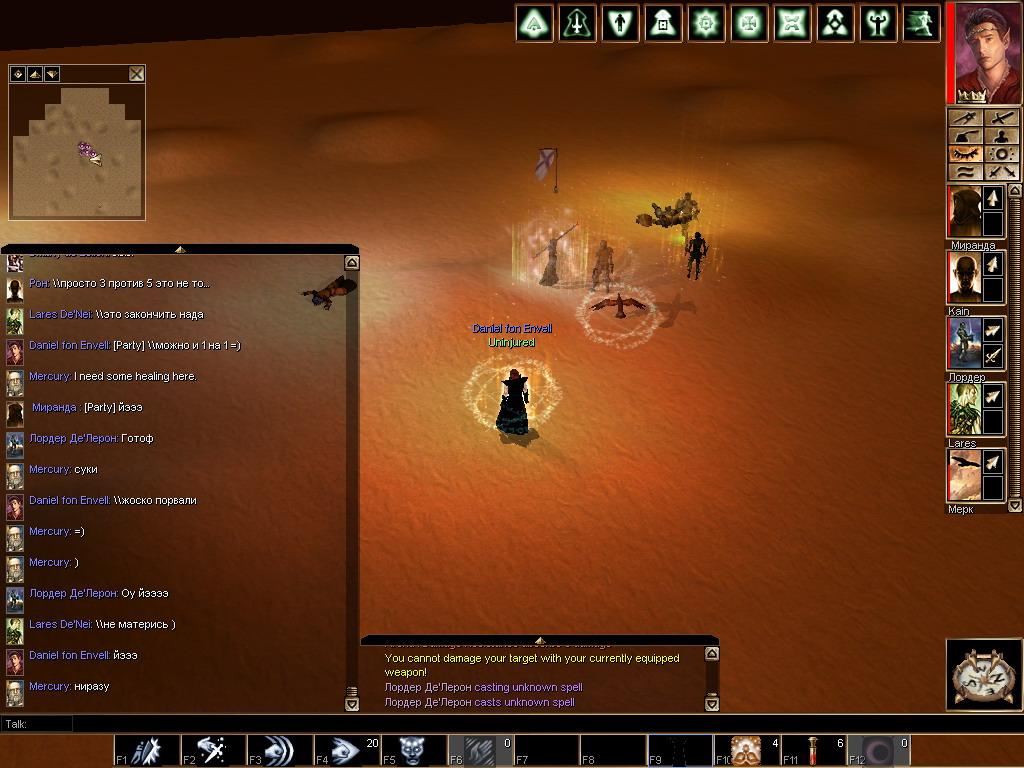Select Миранда's party portrait
The height and width of the screenshot is (768, 1024).
click(965, 212)
